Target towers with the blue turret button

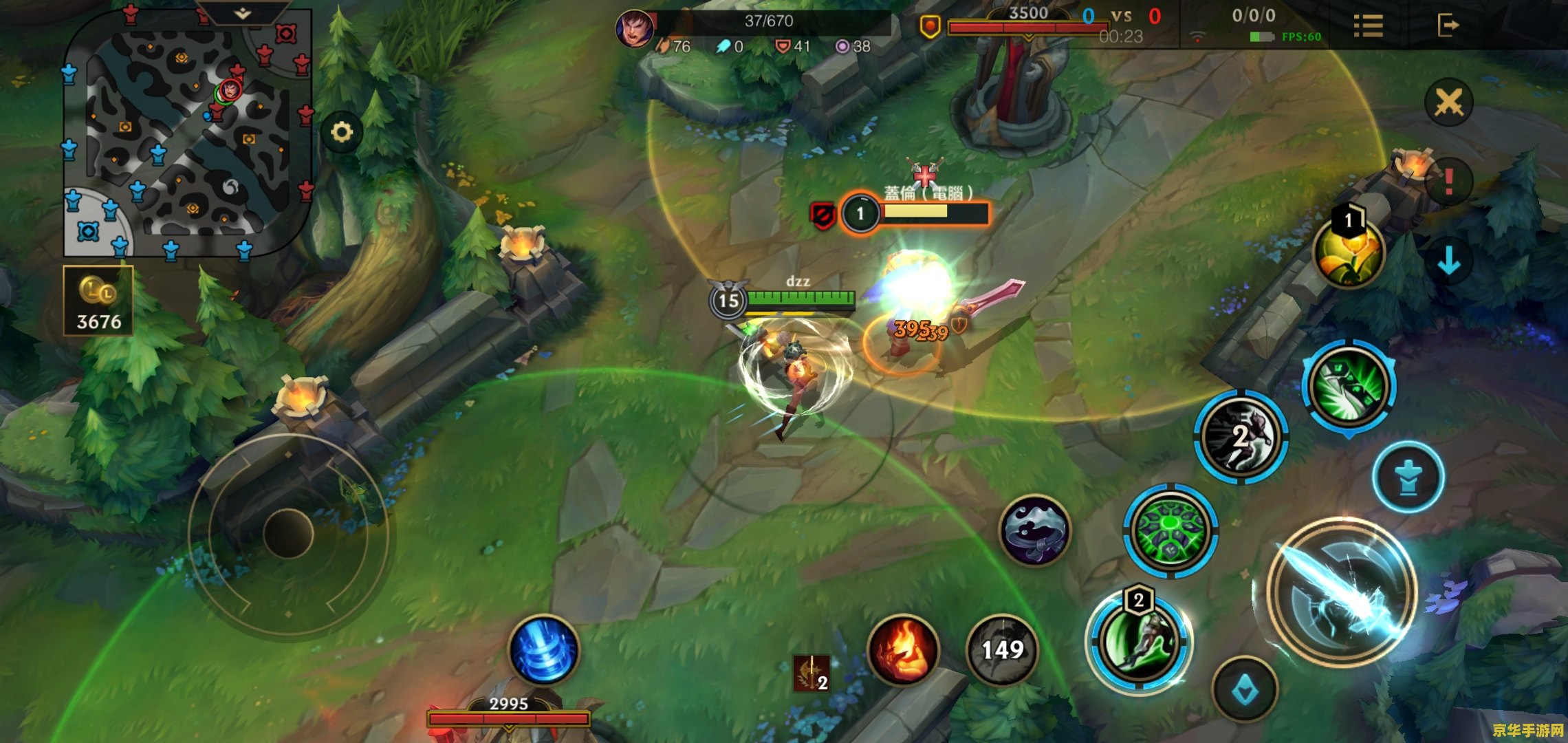click(1408, 477)
